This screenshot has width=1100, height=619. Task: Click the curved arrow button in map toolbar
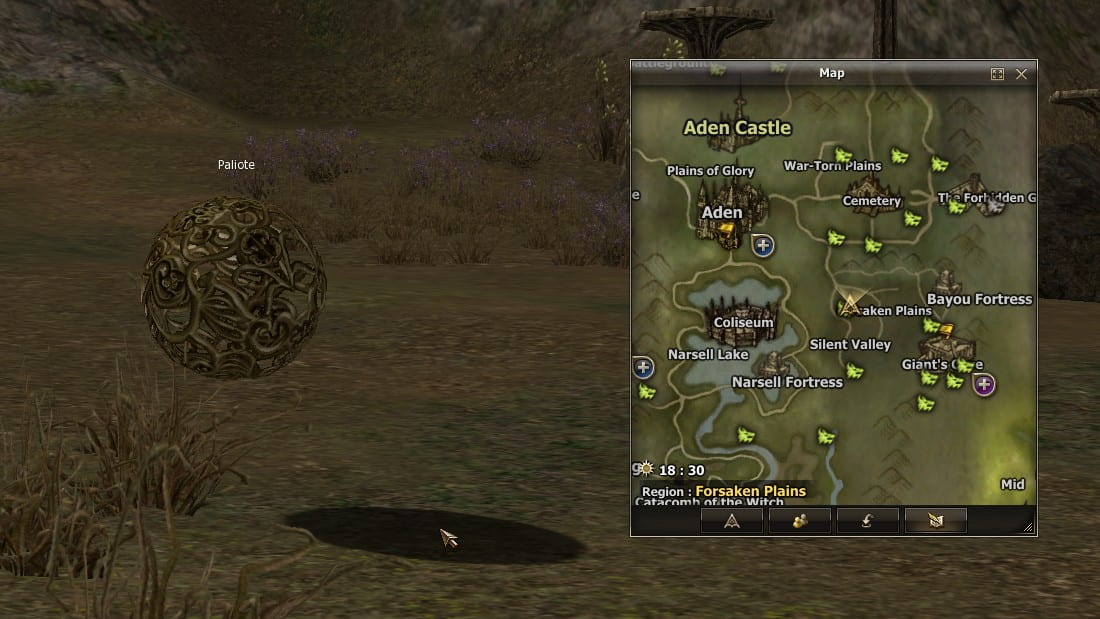click(x=867, y=520)
